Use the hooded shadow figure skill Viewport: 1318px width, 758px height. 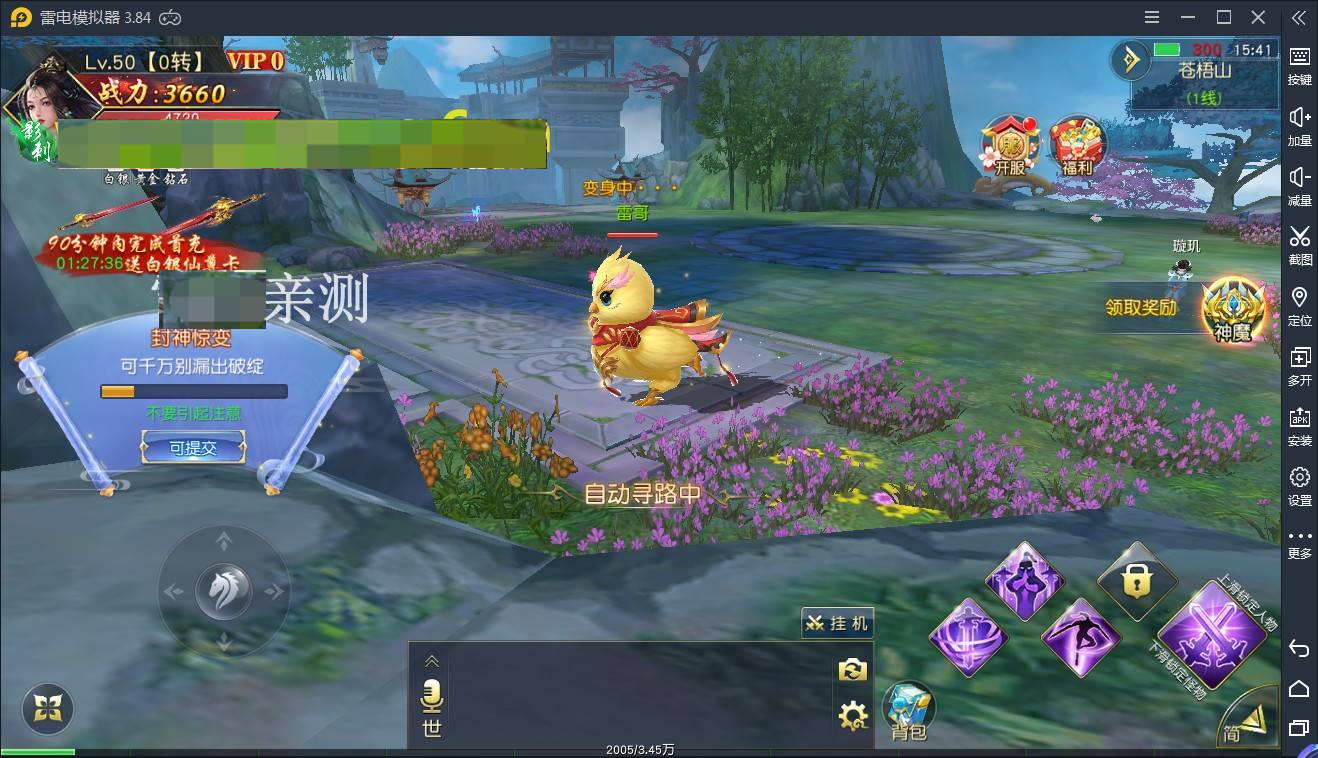click(x=1023, y=581)
